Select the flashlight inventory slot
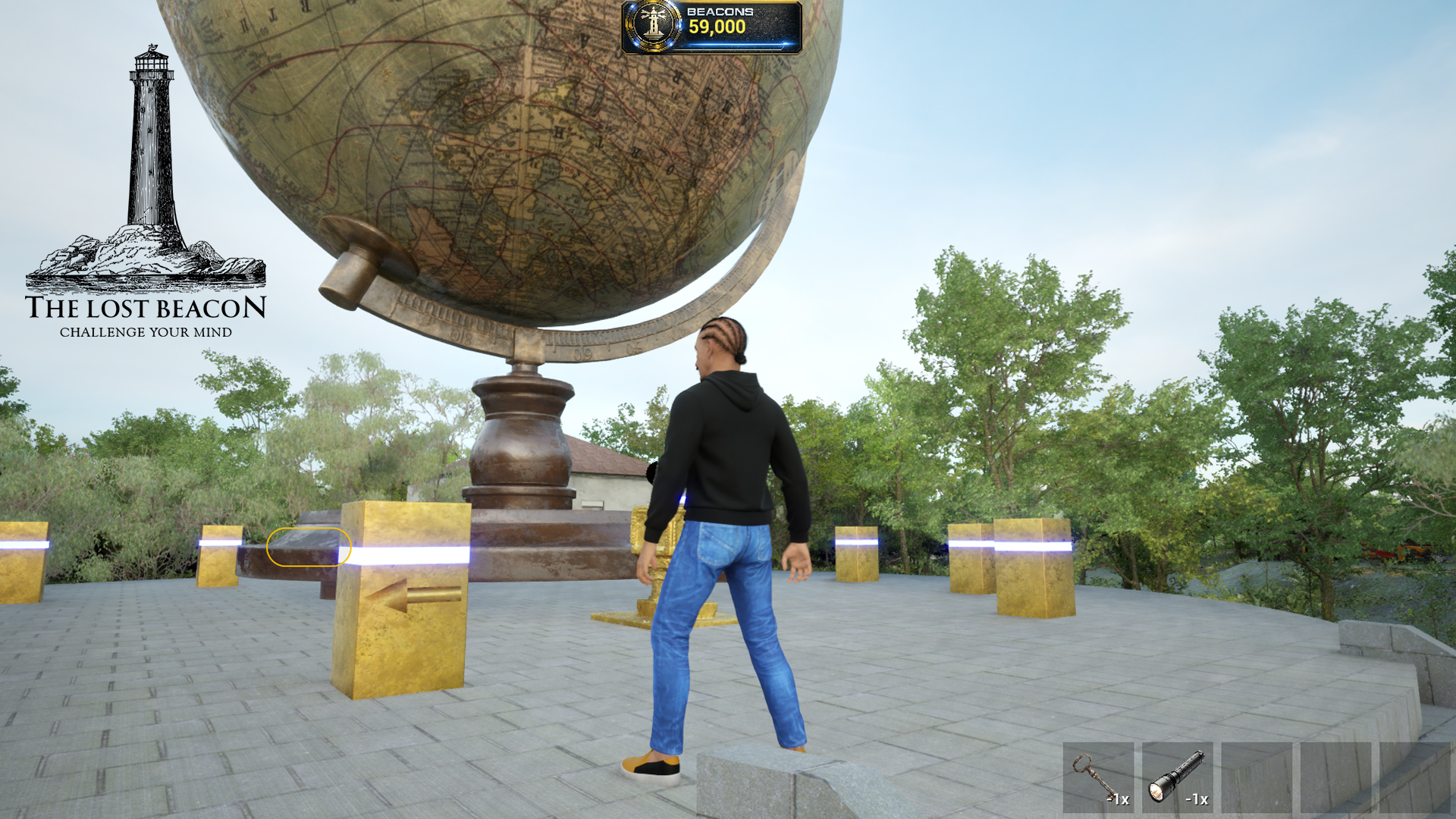The image size is (1456, 819). click(1177, 777)
